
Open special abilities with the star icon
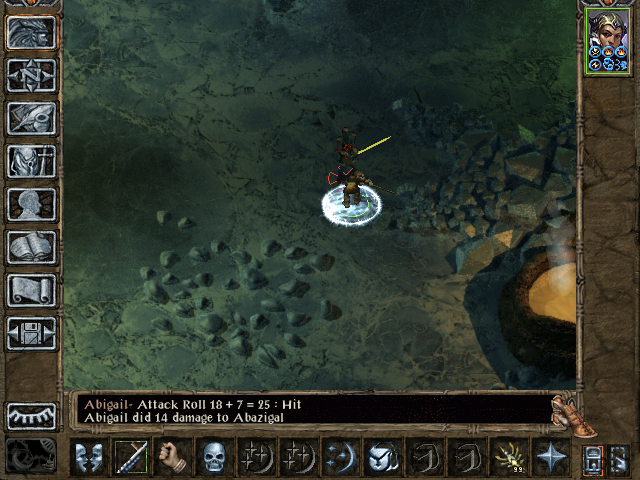click(x=551, y=458)
